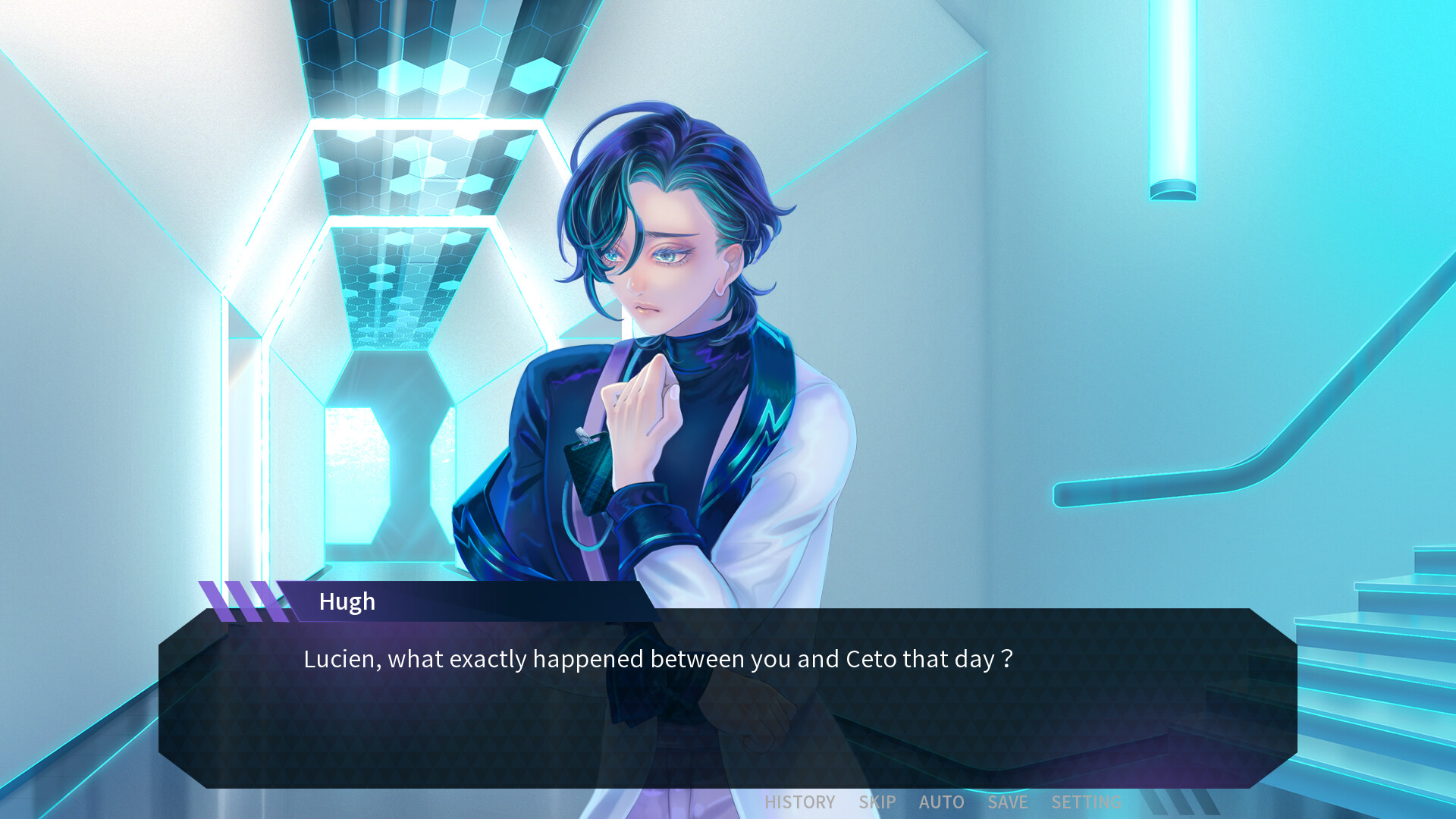Select the Hugh name plate
Viewport: 1456px width, 819px height.
point(347,601)
